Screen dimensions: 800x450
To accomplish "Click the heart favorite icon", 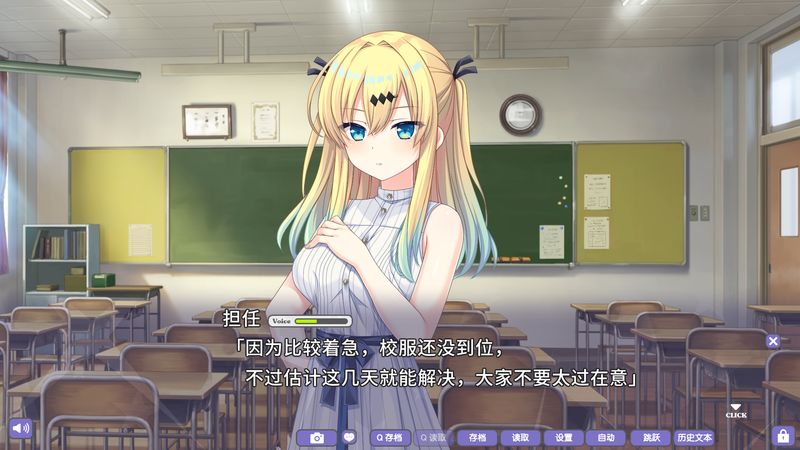I will pyautogui.click(x=349, y=437).
